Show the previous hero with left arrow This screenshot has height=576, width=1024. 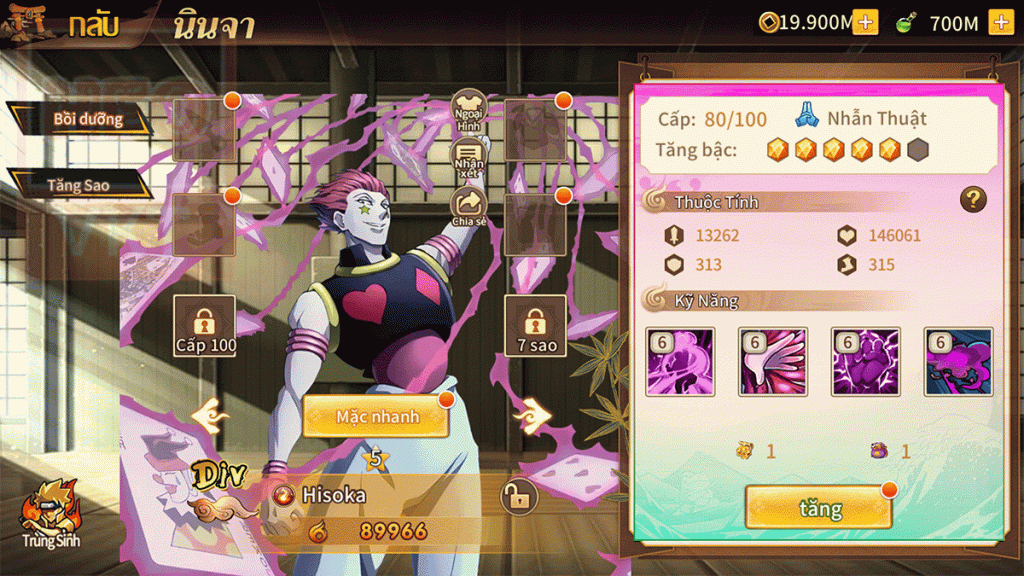[211, 415]
